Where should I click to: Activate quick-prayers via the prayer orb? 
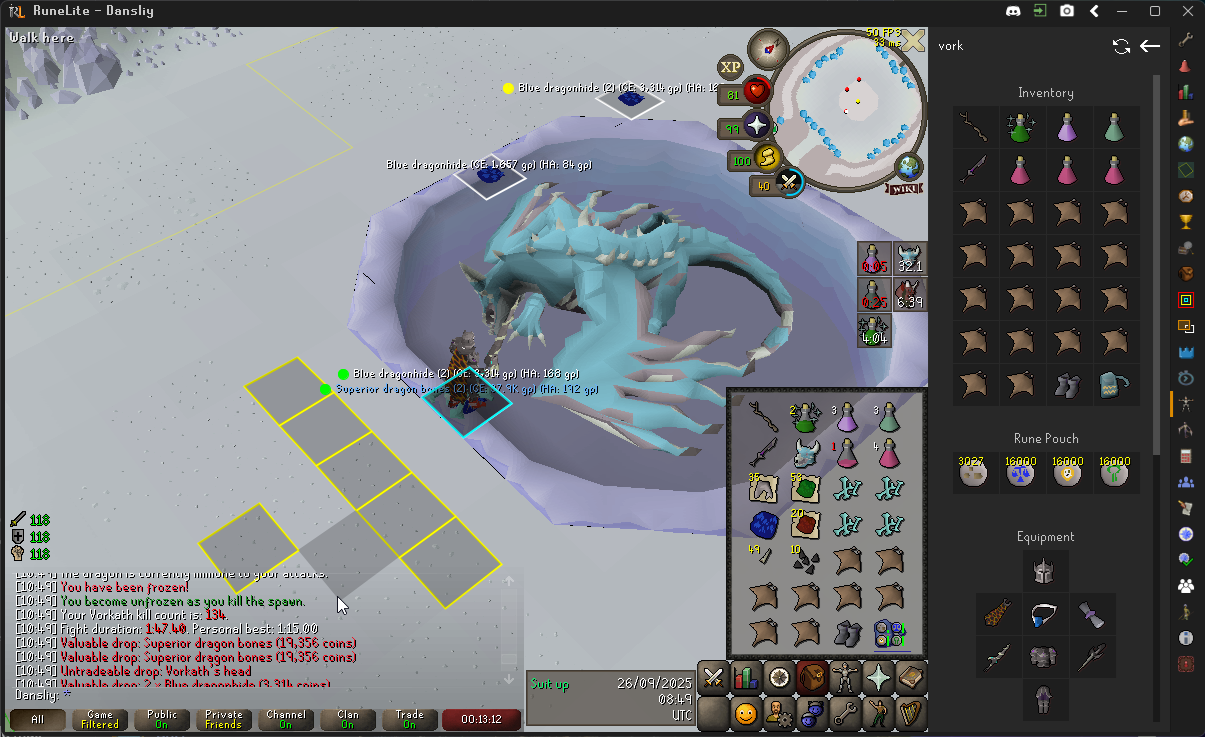pos(758,127)
